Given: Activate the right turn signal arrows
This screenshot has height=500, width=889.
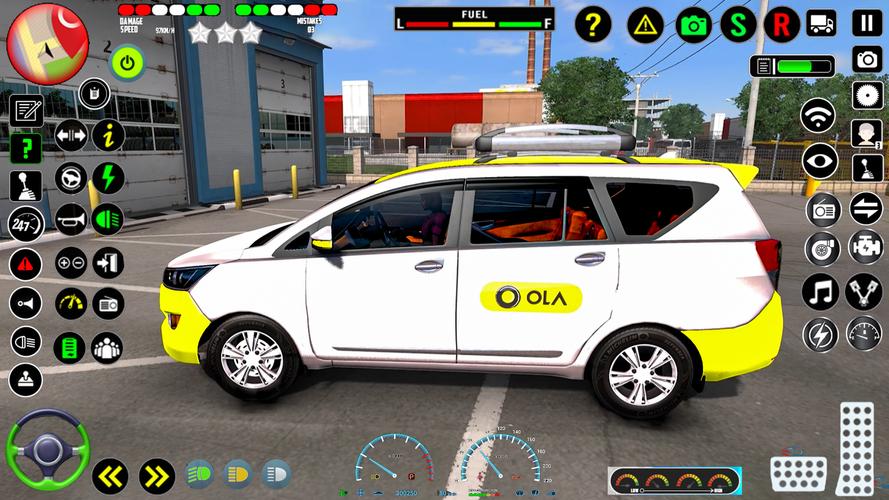Looking at the screenshot, I should pos(157,476).
